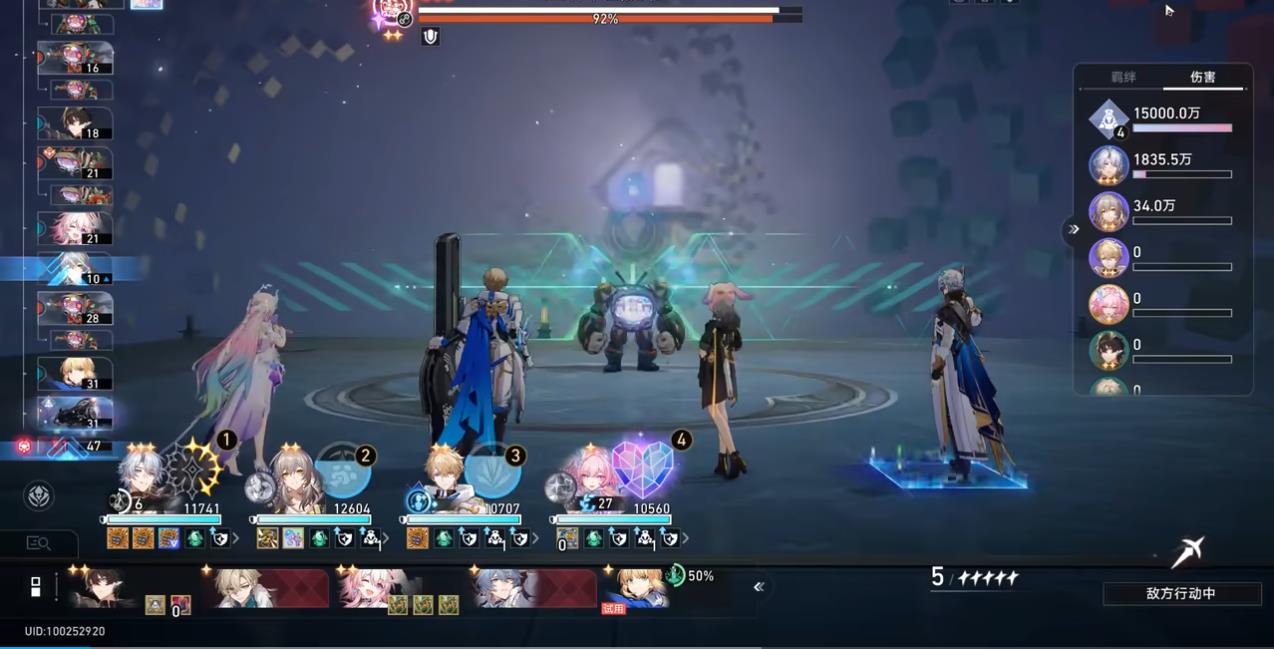Click the round emblem button above the magnifier
The height and width of the screenshot is (649, 1274).
[38, 496]
